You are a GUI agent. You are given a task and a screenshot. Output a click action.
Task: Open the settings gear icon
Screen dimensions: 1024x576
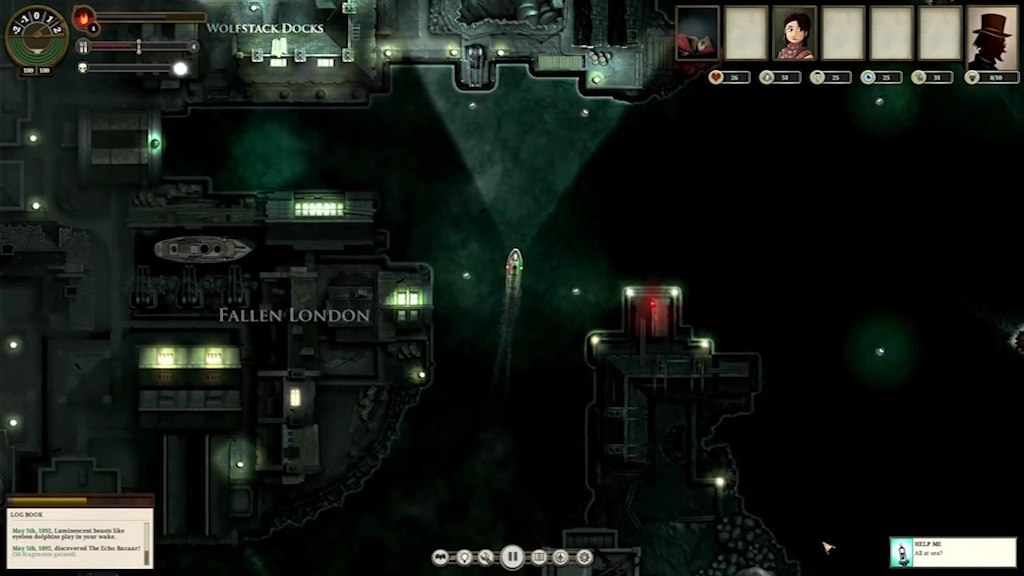tap(584, 557)
